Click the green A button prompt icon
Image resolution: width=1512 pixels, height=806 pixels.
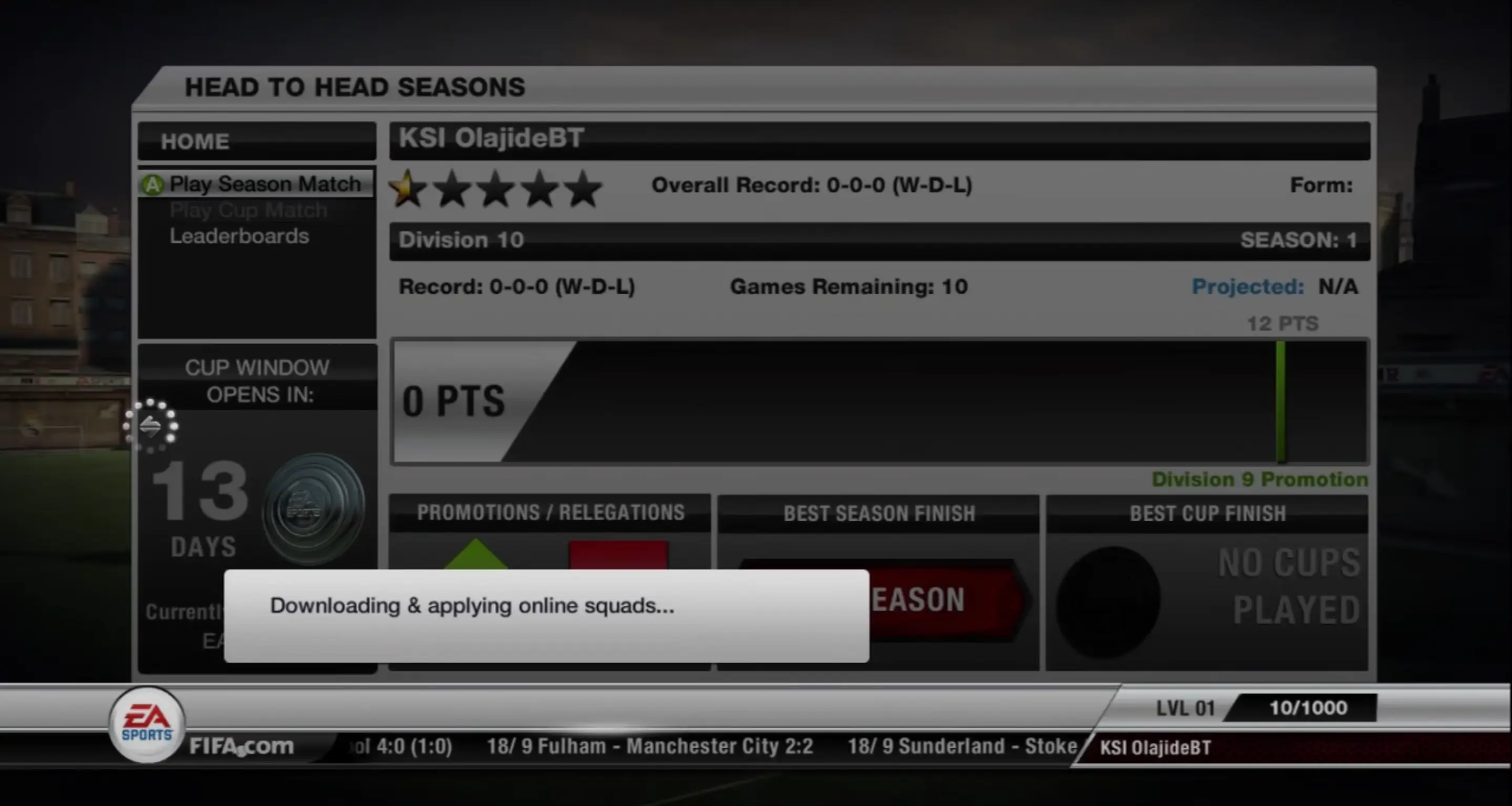(152, 183)
